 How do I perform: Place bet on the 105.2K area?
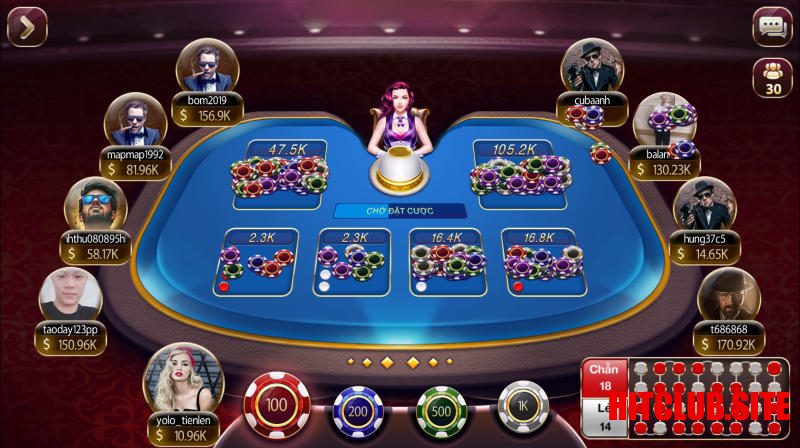click(521, 174)
